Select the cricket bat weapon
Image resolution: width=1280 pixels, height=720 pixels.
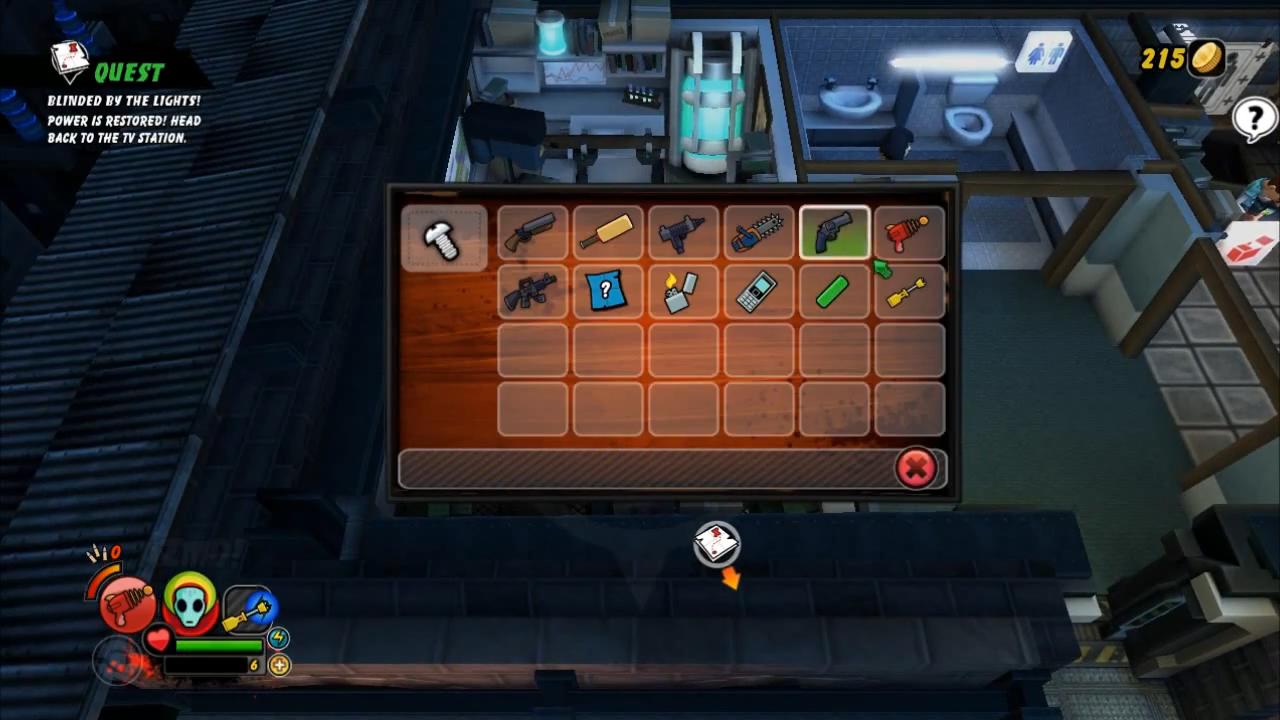click(x=608, y=232)
